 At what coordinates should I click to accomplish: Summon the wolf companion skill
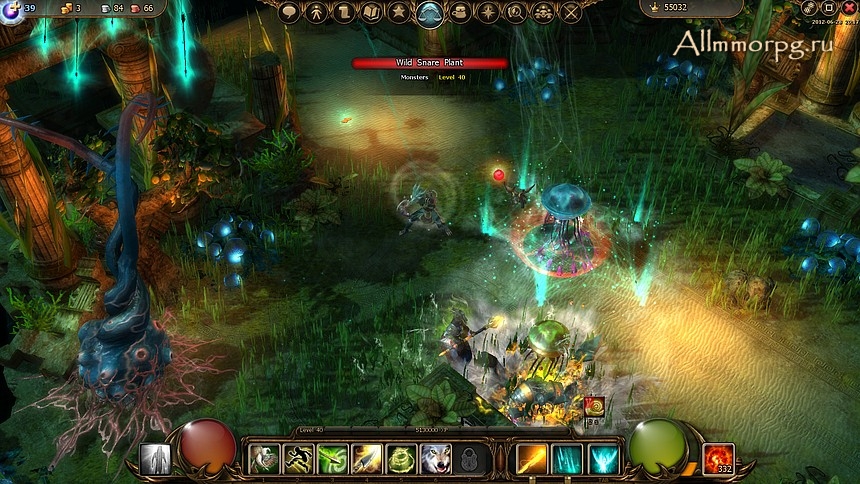(x=435, y=459)
